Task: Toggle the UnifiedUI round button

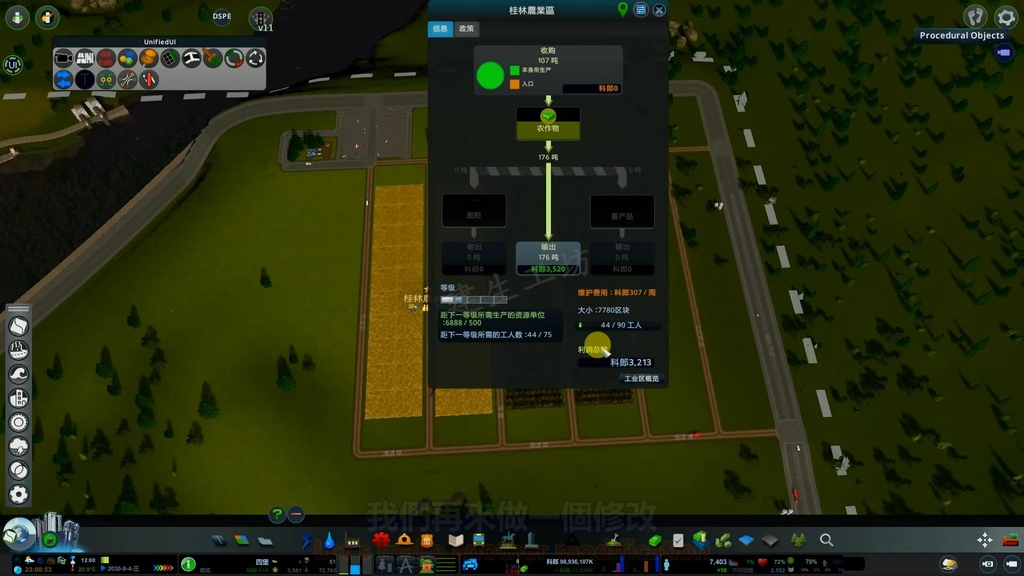Action: (x=13, y=65)
